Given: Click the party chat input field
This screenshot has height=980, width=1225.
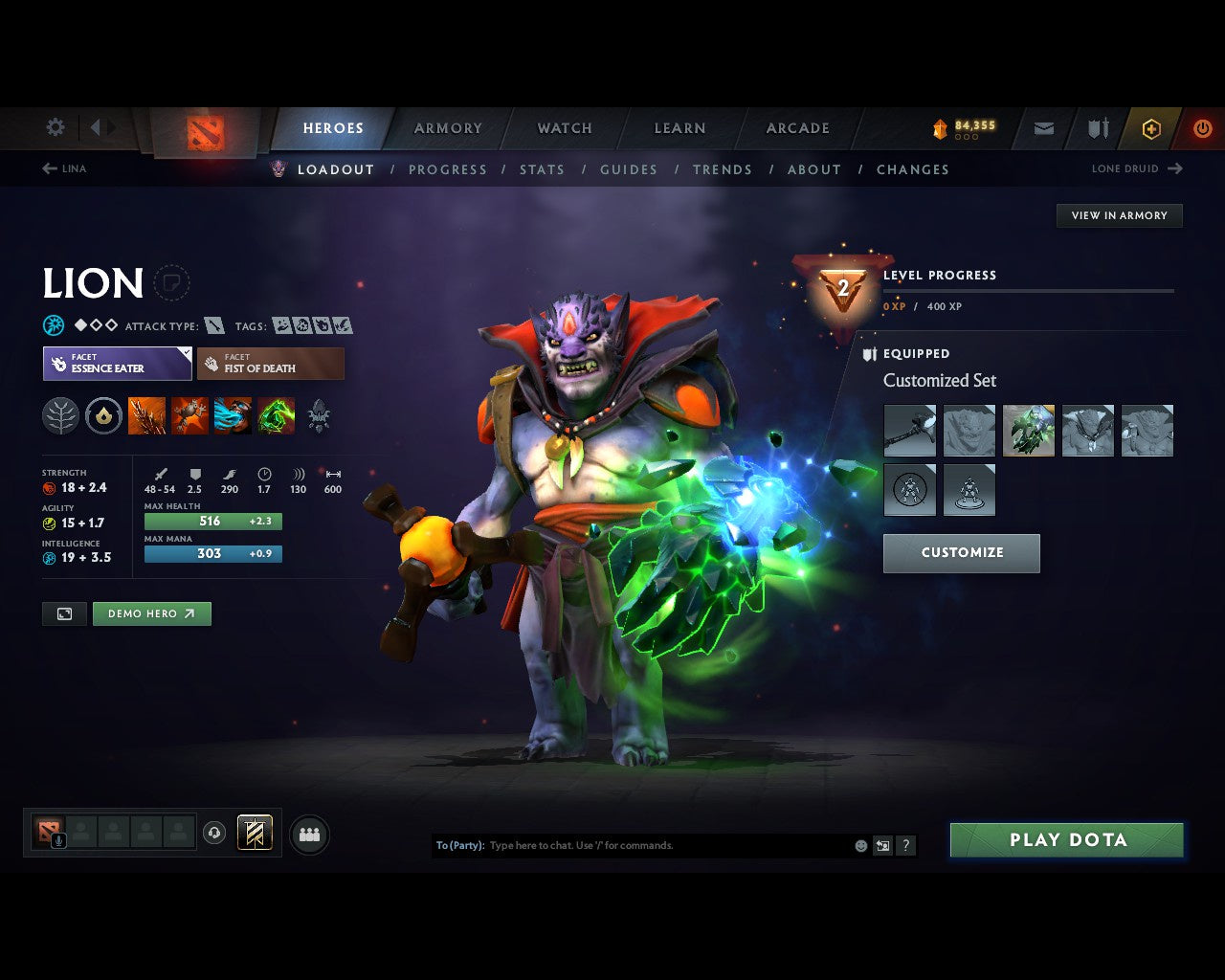Looking at the screenshot, I should pyautogui.click(x=670, y=846).
